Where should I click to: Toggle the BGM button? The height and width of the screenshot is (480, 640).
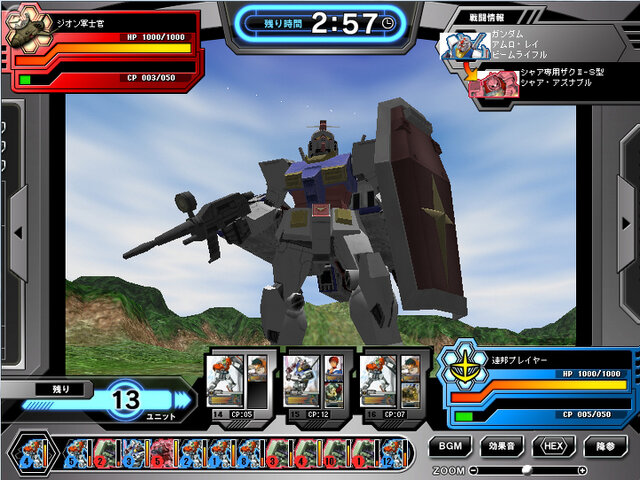pos(450,446)
